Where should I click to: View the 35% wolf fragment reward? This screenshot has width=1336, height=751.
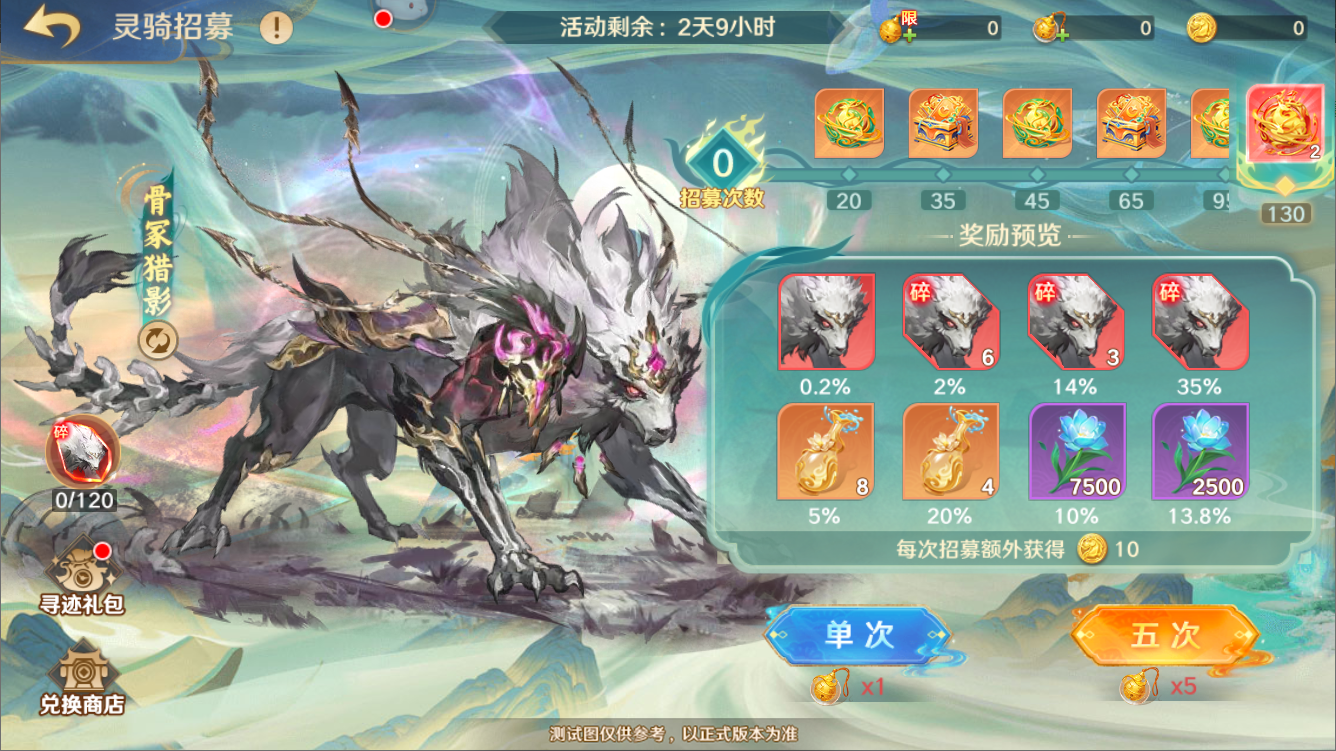click(1200, 322)
